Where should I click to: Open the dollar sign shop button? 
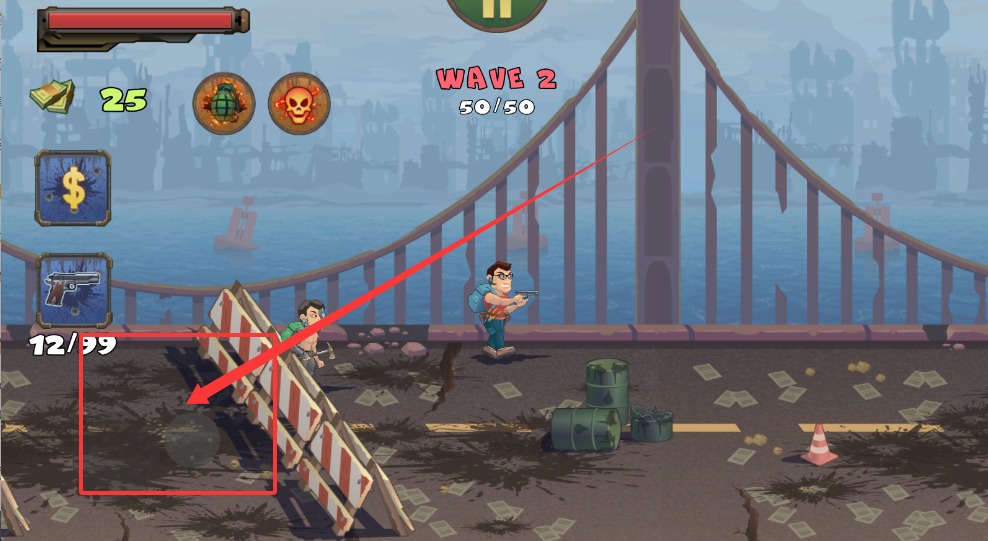click(73, 187)
